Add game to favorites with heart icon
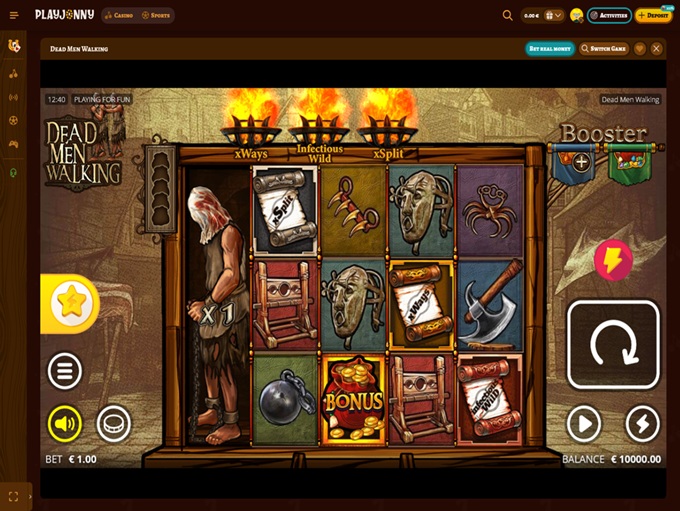This screenshot has width=680, height=511. [640, 48]
